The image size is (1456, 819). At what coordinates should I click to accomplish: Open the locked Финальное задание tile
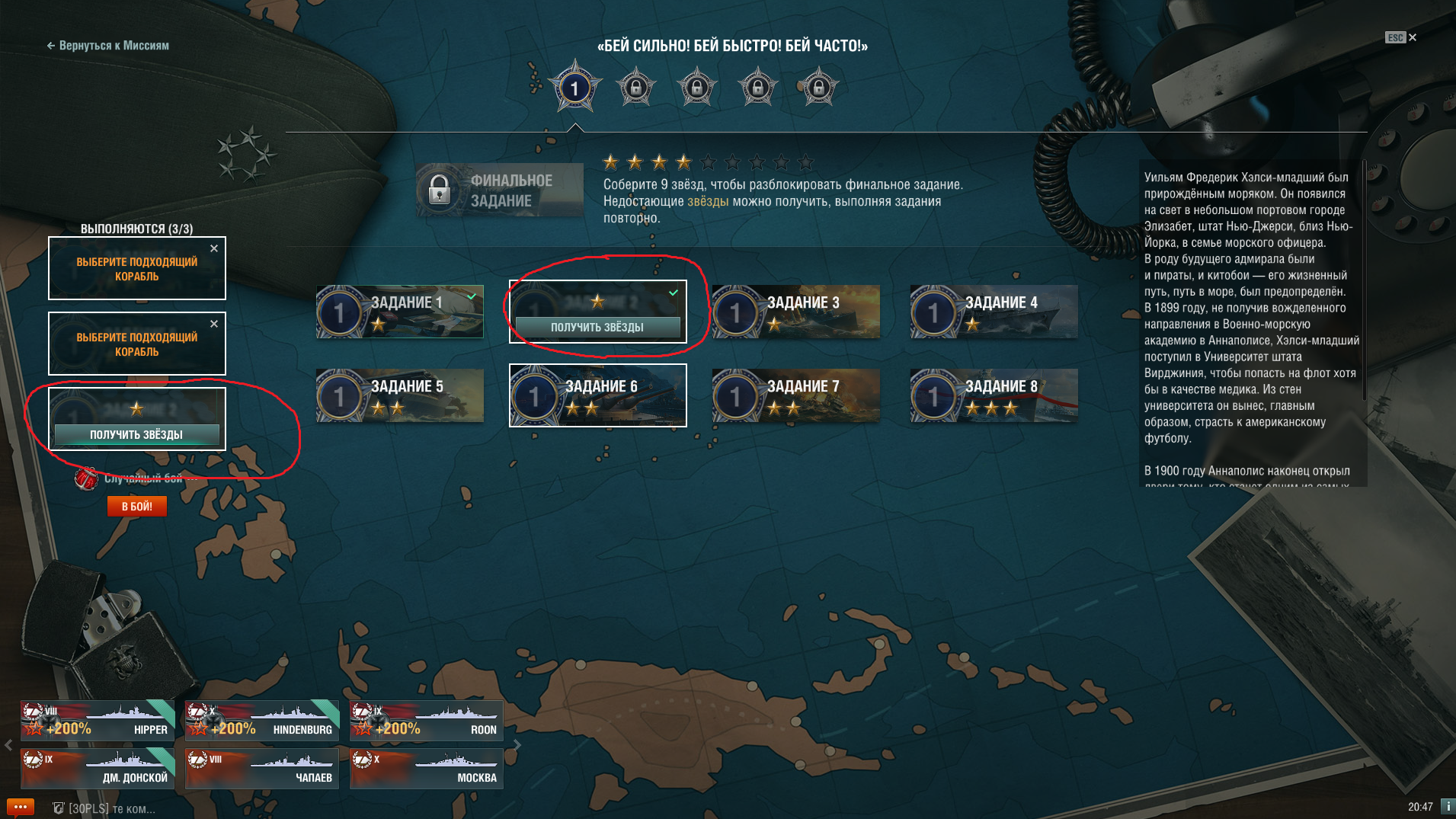tap(500, 190)
